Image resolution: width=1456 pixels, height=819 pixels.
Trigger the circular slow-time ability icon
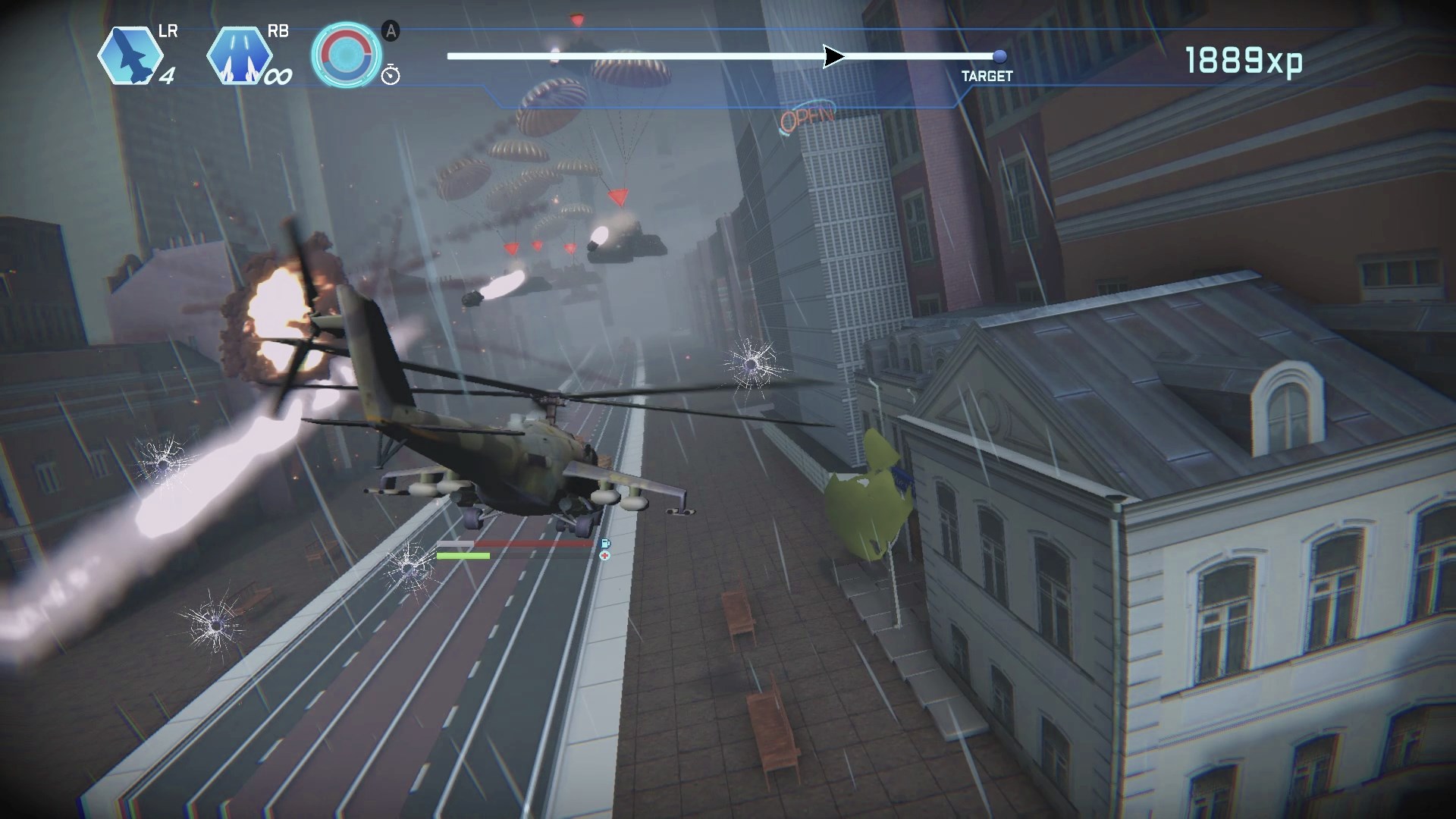tap(347, 55)
